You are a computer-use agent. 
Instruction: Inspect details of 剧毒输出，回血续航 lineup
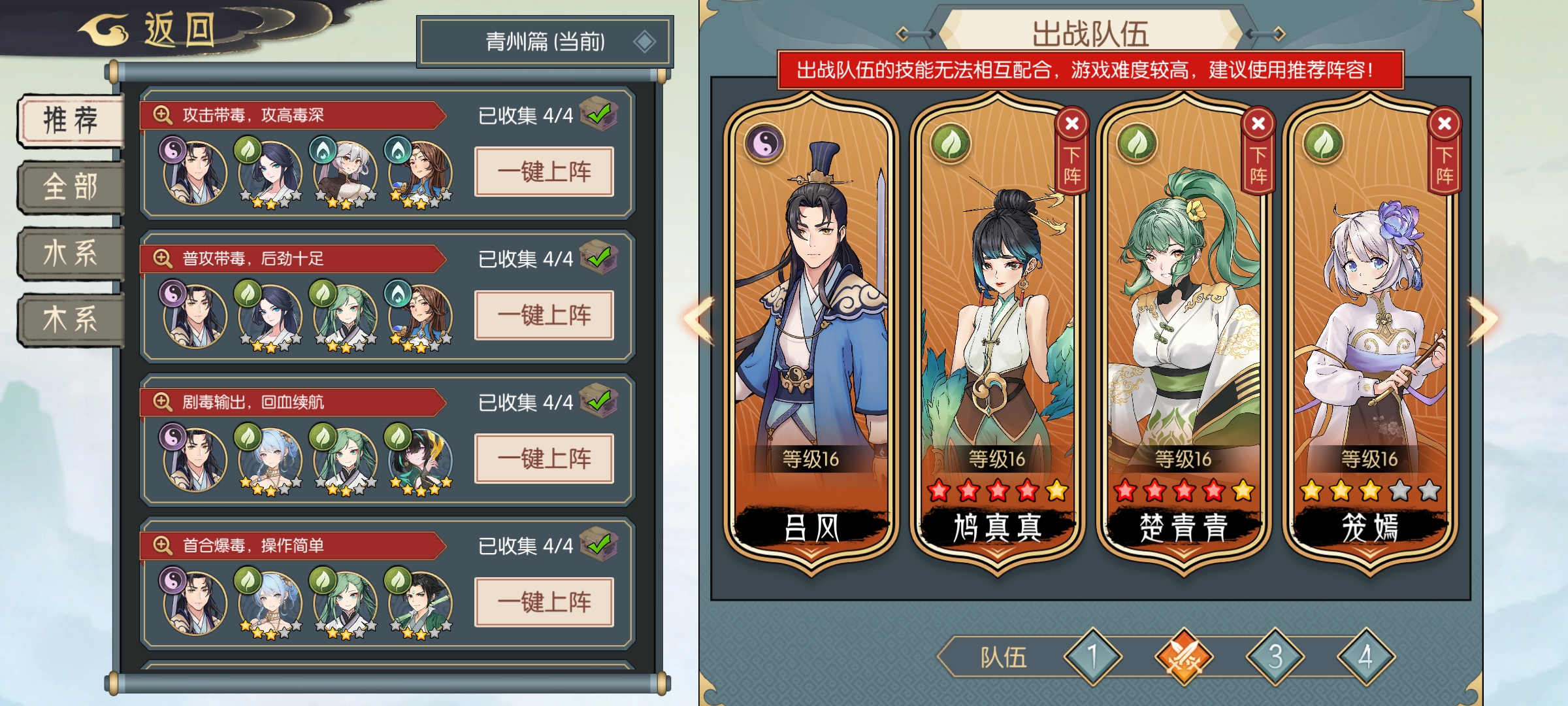click(162, 402)
